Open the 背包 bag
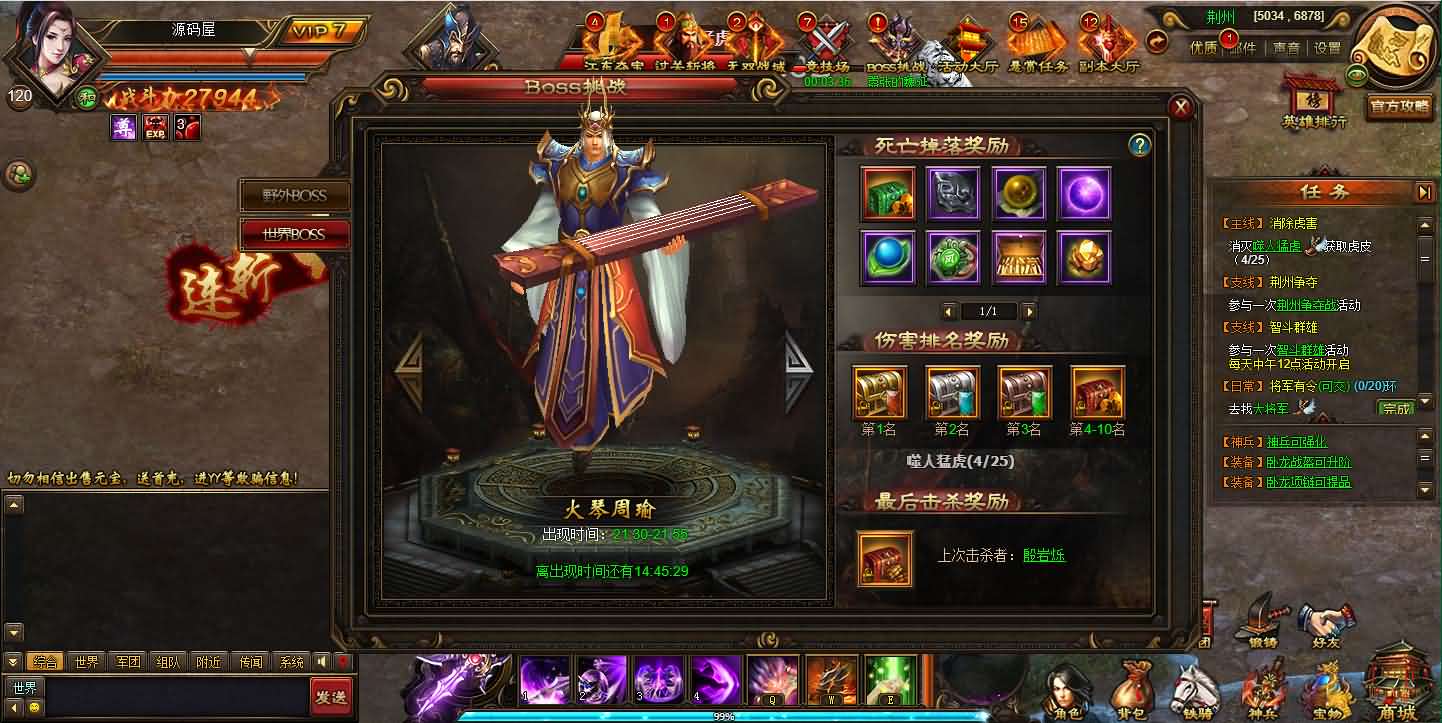The width and height of the screenshot is (1442, 723). pyautogui.click(x=1132, y=692)
